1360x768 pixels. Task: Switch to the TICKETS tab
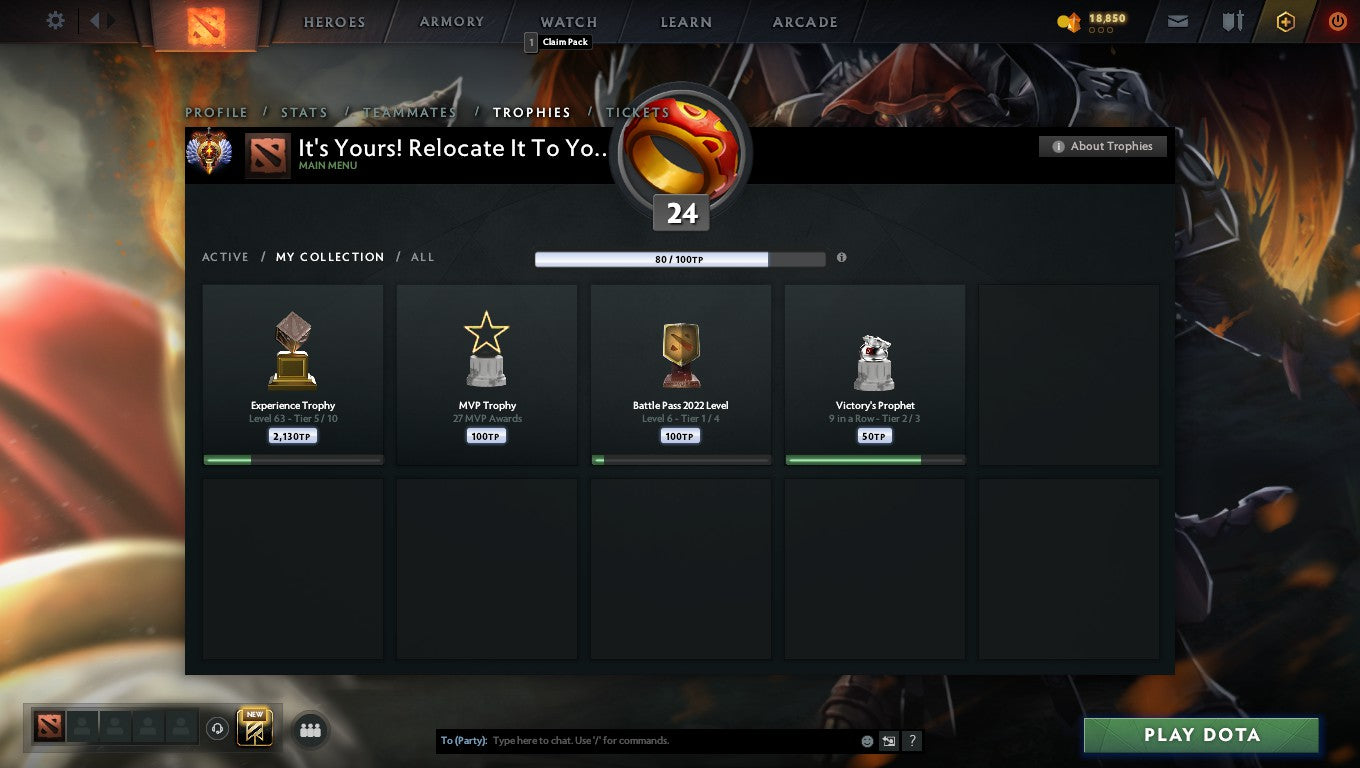637,112
